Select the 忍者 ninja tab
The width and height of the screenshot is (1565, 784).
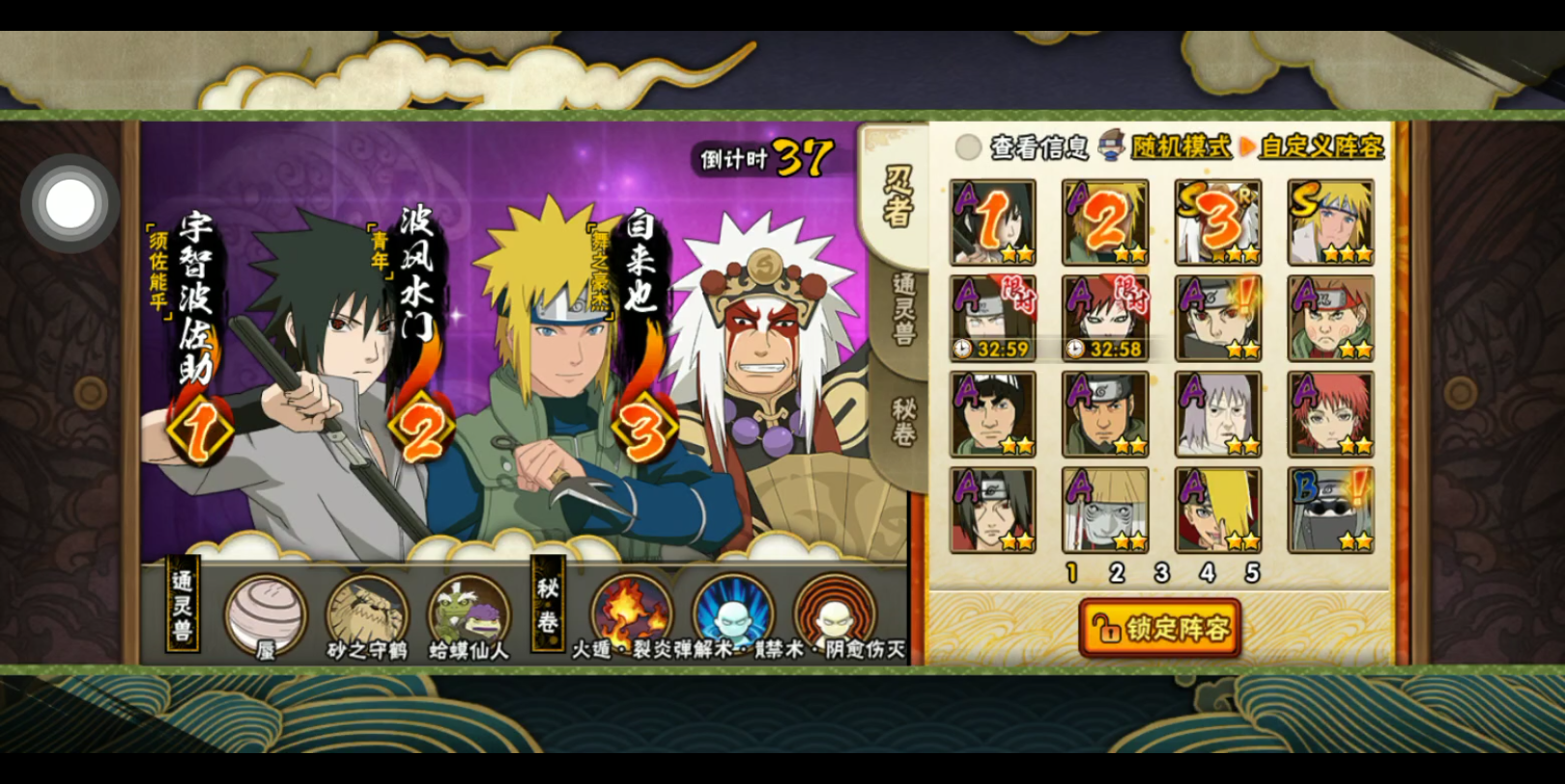(898, 197)
